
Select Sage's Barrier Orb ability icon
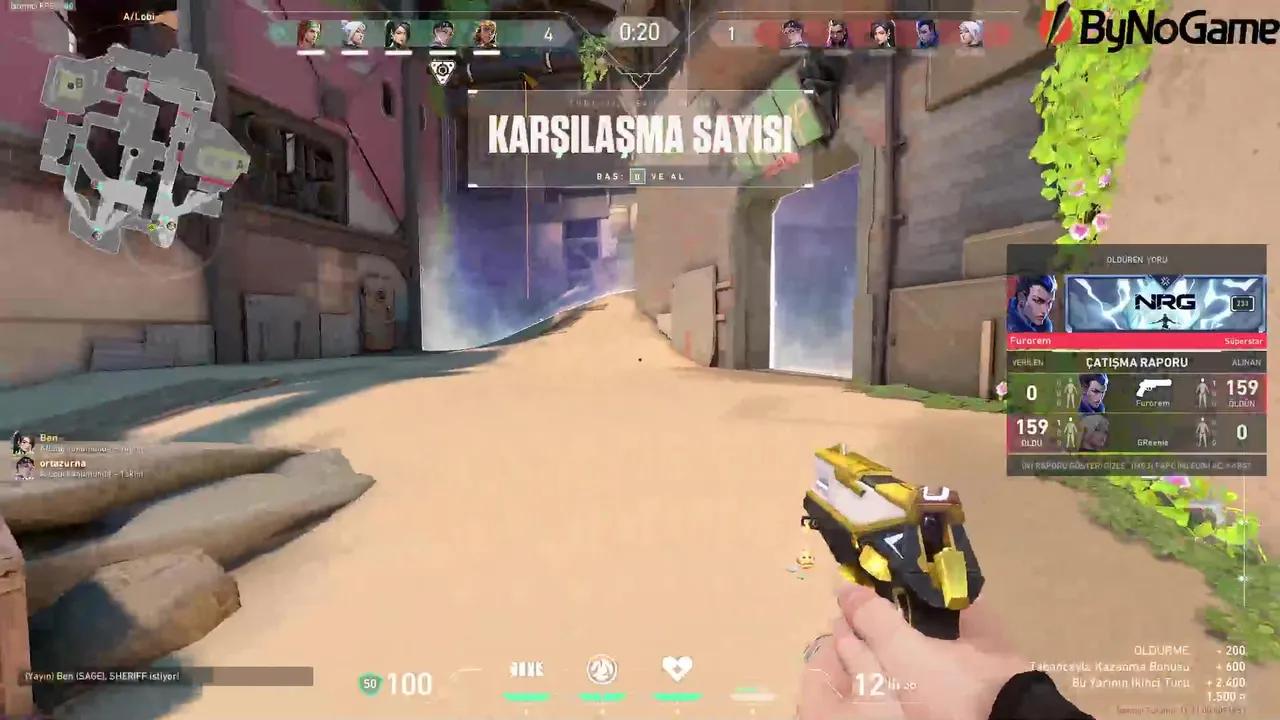pos(527,670)
